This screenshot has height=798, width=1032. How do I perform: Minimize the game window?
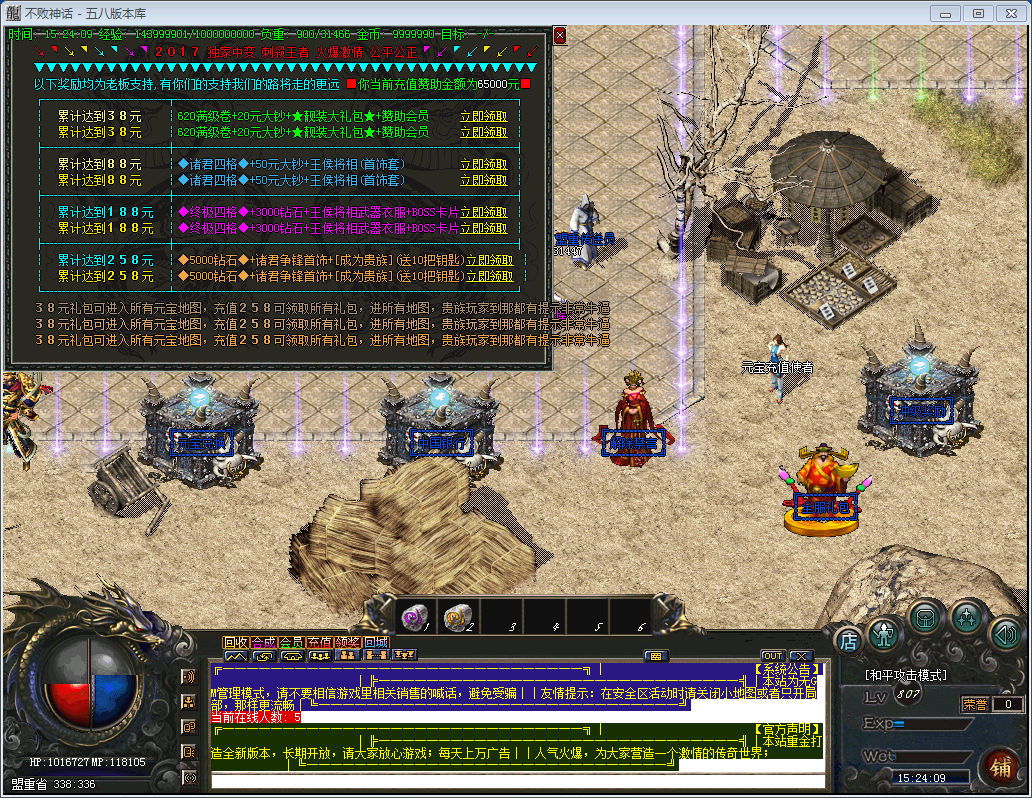click(946, 13)
